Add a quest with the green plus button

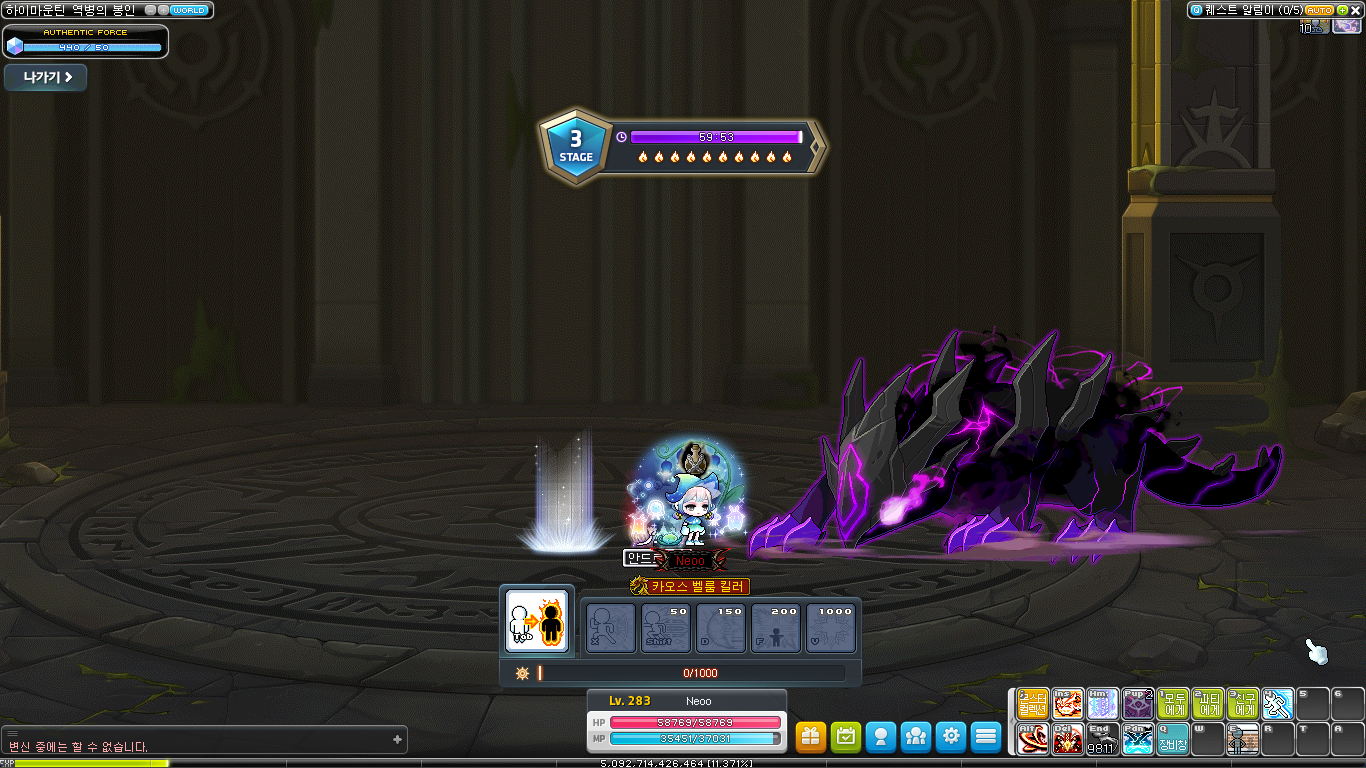click(1342, 10)
